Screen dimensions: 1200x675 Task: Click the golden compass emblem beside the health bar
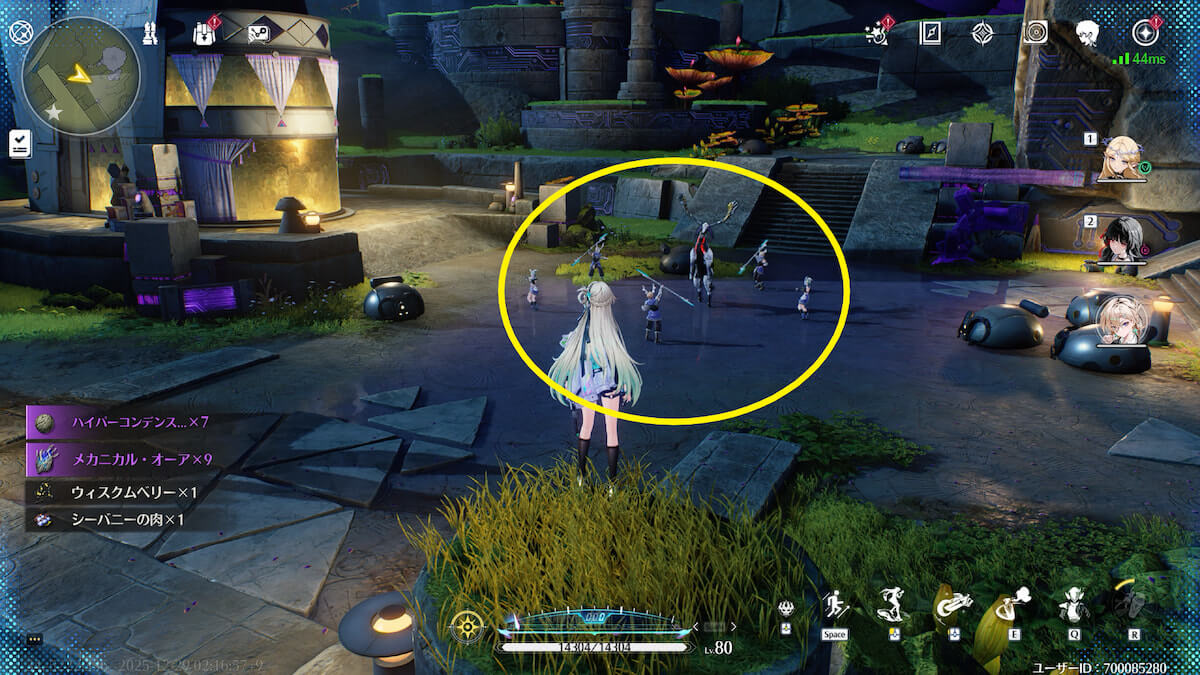pyautogui.click(x=468, y=626)
